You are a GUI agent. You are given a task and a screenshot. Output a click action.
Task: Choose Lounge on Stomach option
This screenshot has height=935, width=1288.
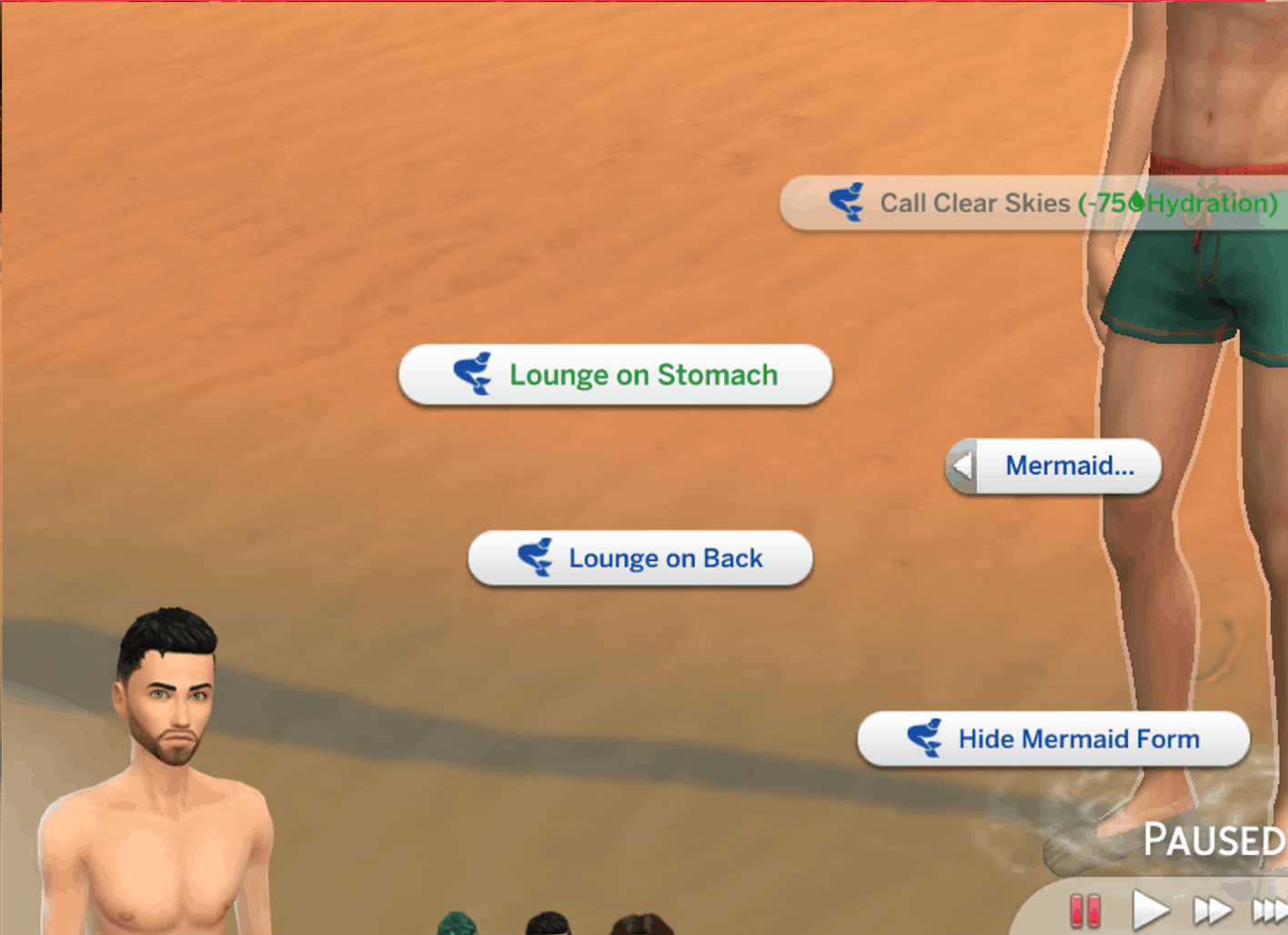point(616,375)
